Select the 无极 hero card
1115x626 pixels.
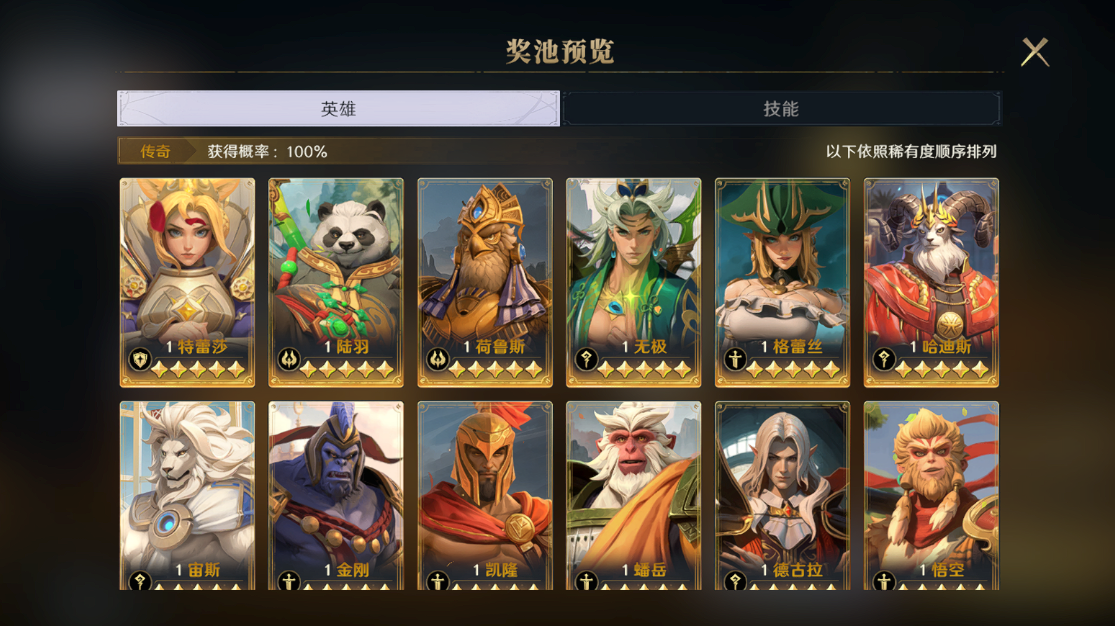633,282
